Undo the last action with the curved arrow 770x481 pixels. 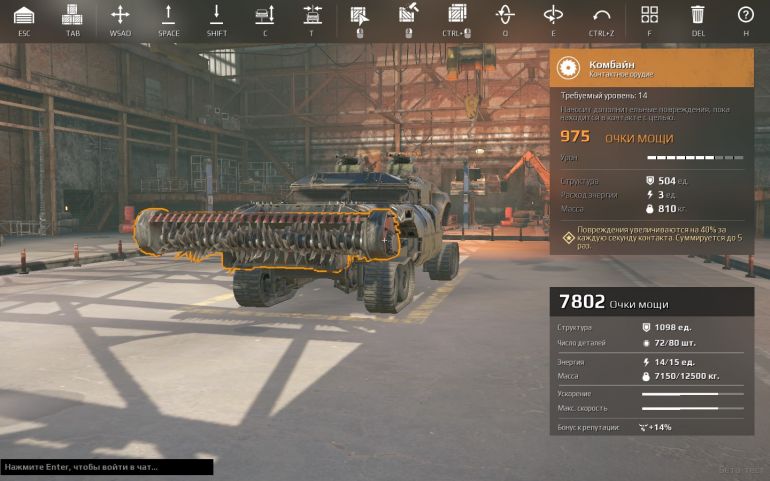pos(601,15)
